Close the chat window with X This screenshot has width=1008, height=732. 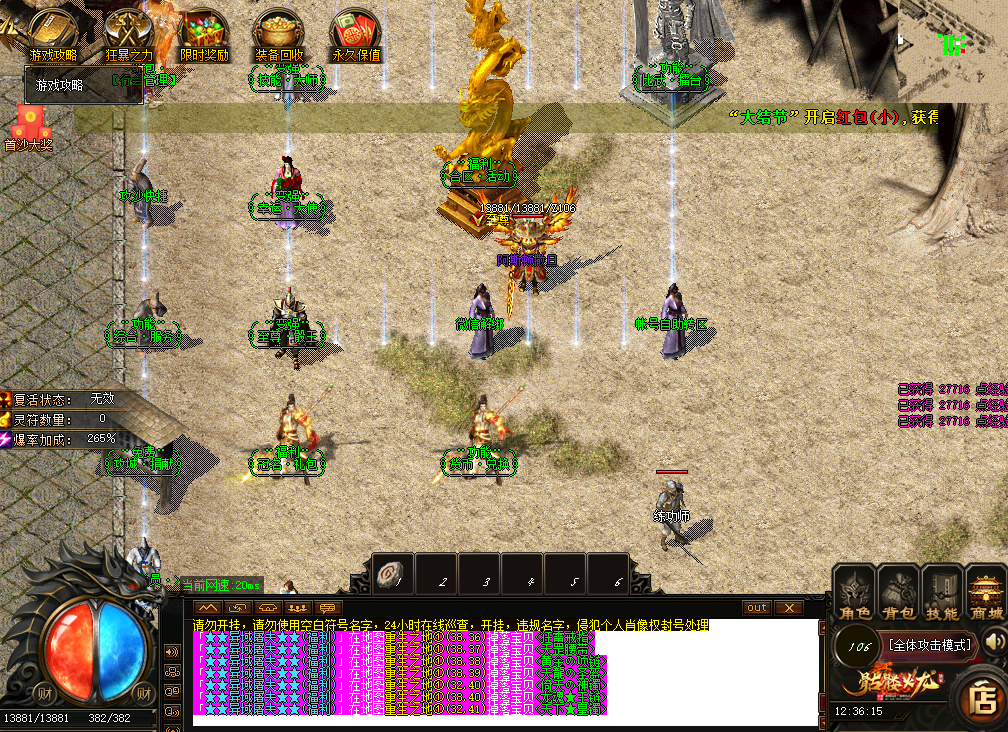(789, 608)
